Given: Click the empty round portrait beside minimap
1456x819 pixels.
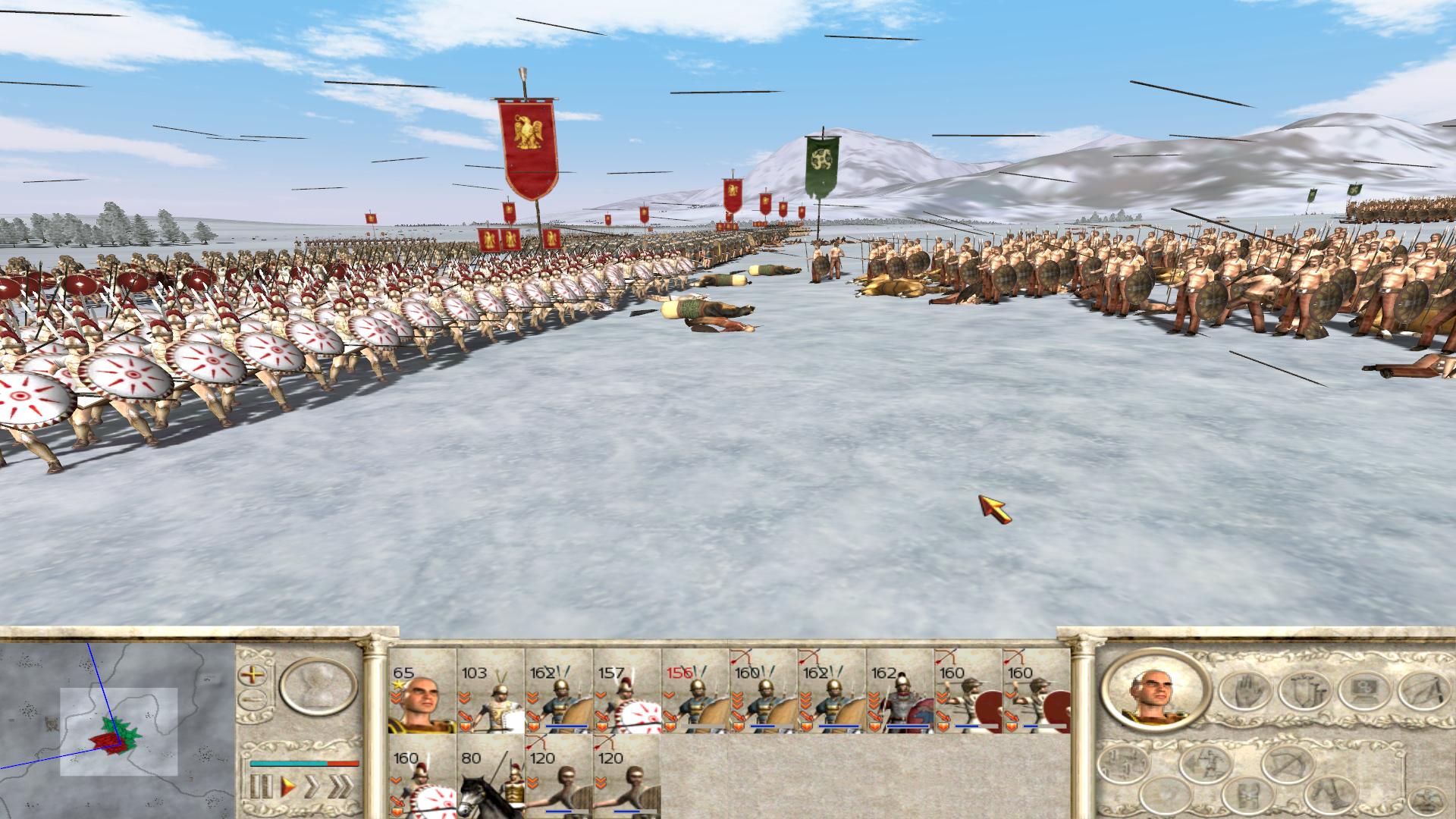Looking at the screenshot, I should point(318,687).
